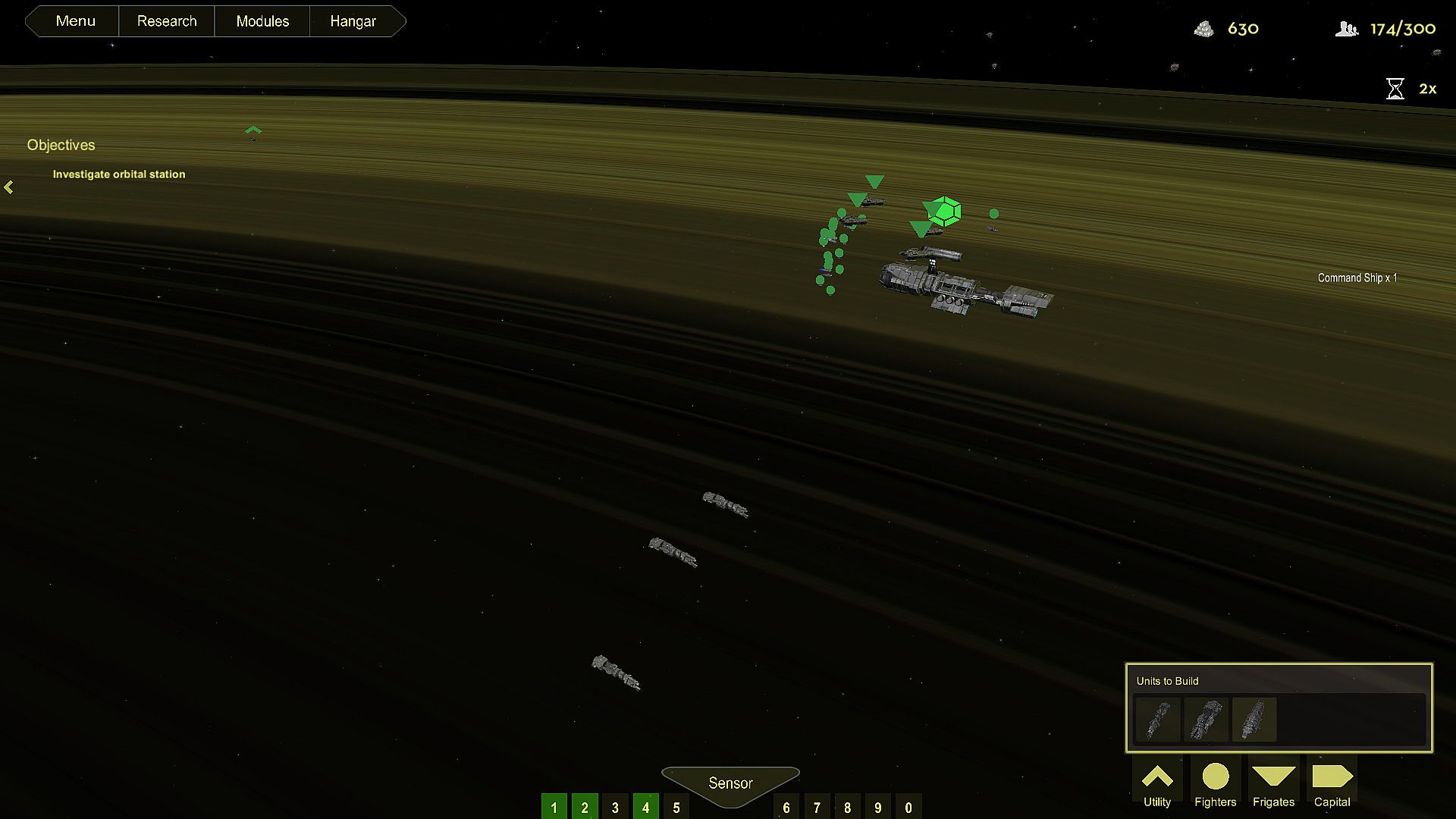The image size is (1456, 819).
Task: Collapse the Objectives panel arrow
Action: [9, 187]
